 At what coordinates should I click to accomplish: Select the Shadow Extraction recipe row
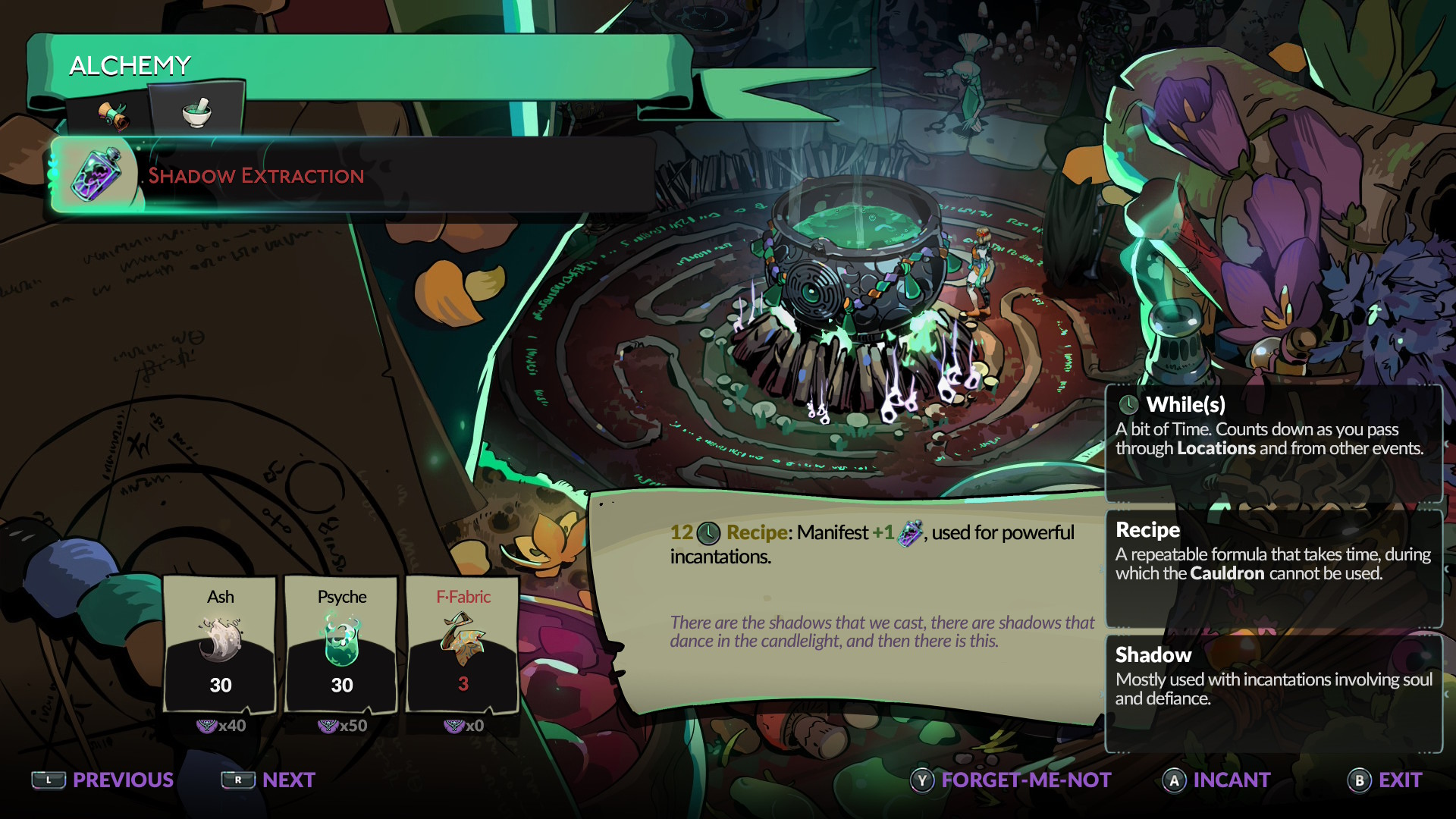353,176
